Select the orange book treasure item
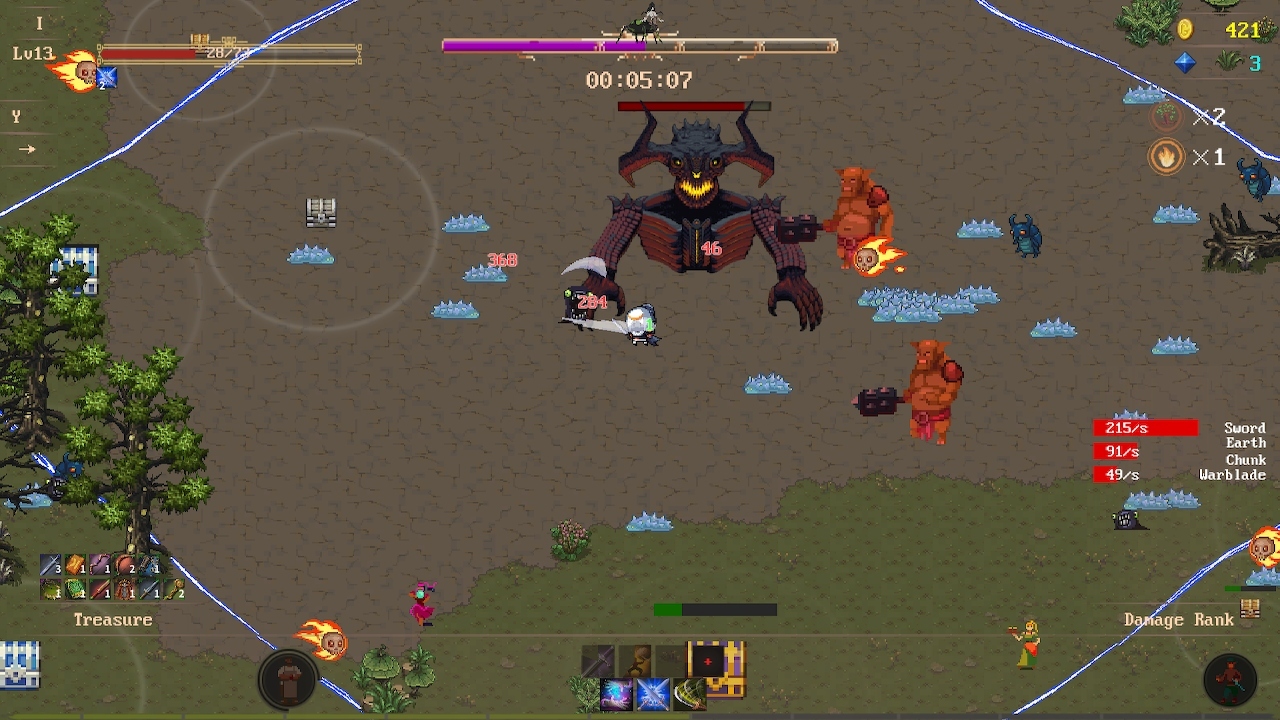Image resolution: width=1280 pixels, height=720 pixels. click(x=76, y=565)
